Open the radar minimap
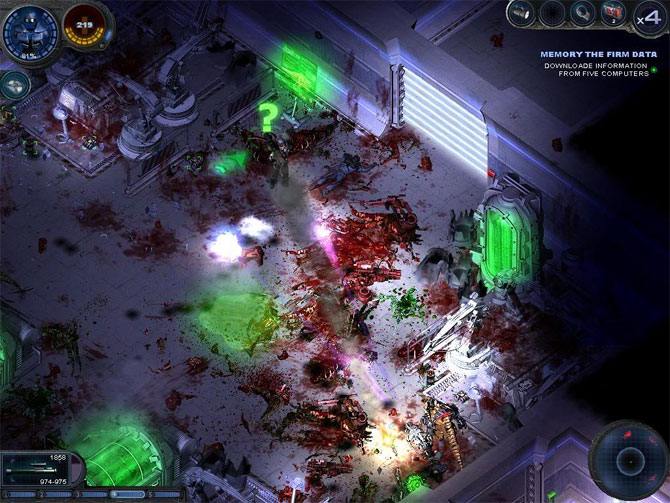The image size is (670, 503). (628, 460)
